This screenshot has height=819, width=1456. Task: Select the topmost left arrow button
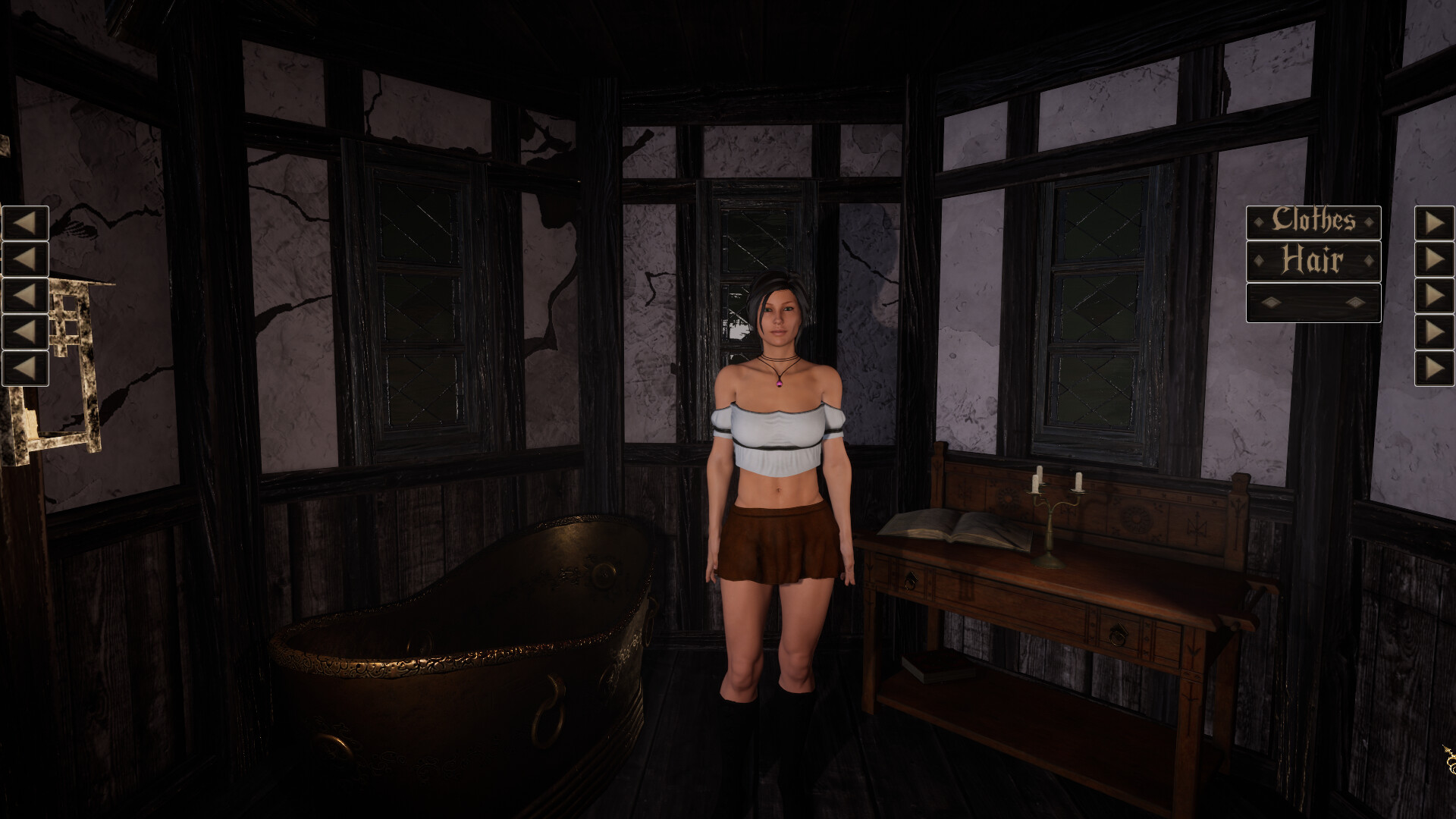(x=25, y=222)
